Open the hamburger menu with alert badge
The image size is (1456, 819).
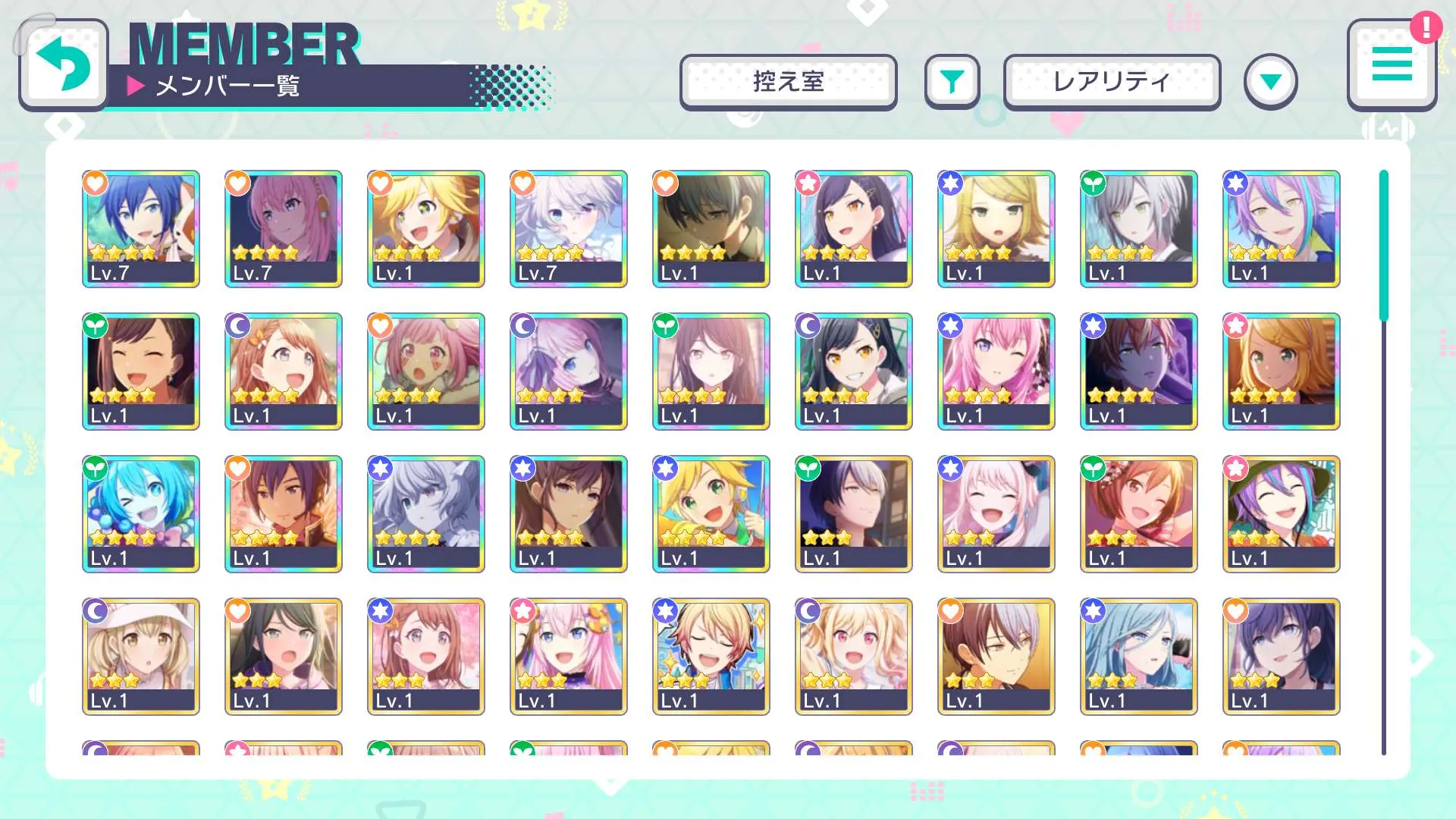coord(1392,65)
